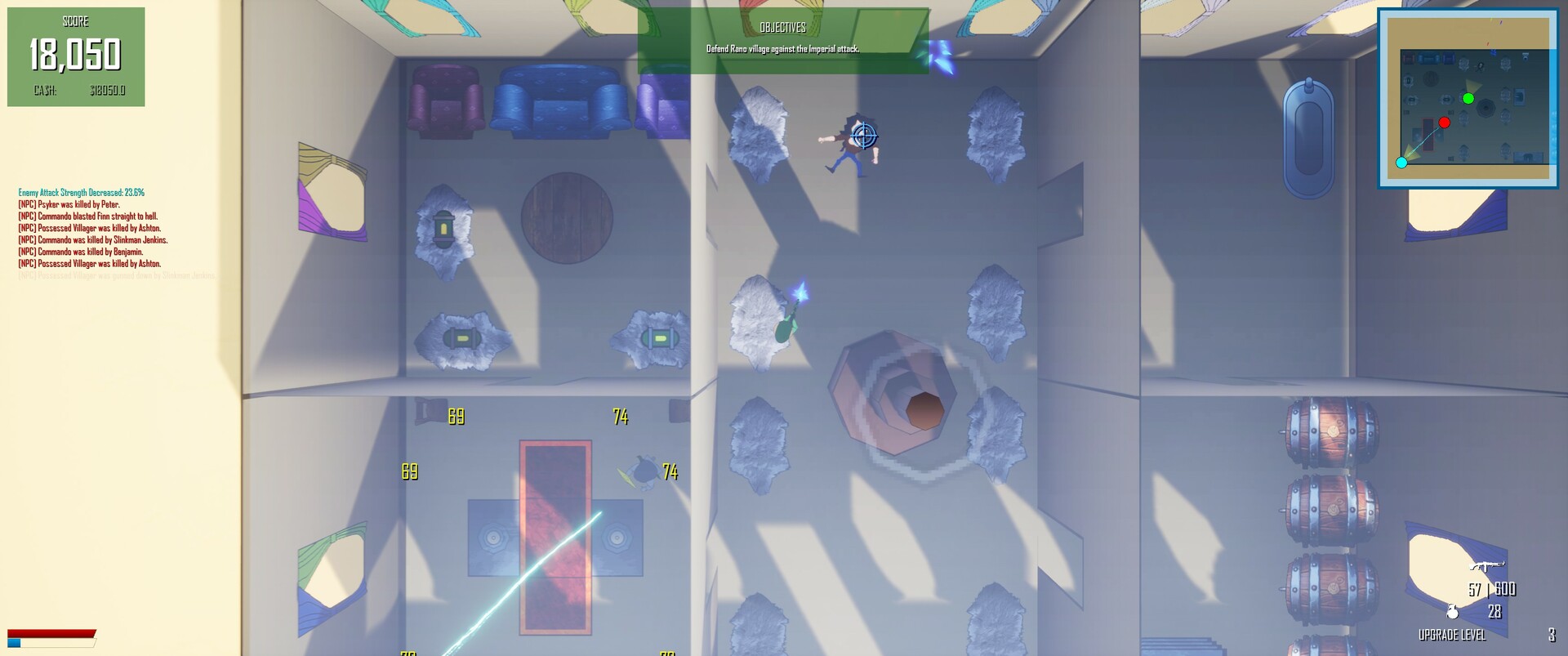This screenshot has width=1568, height=656.
Task: Click the red enemy dot on the minimap
Action: click(1445, 122)
